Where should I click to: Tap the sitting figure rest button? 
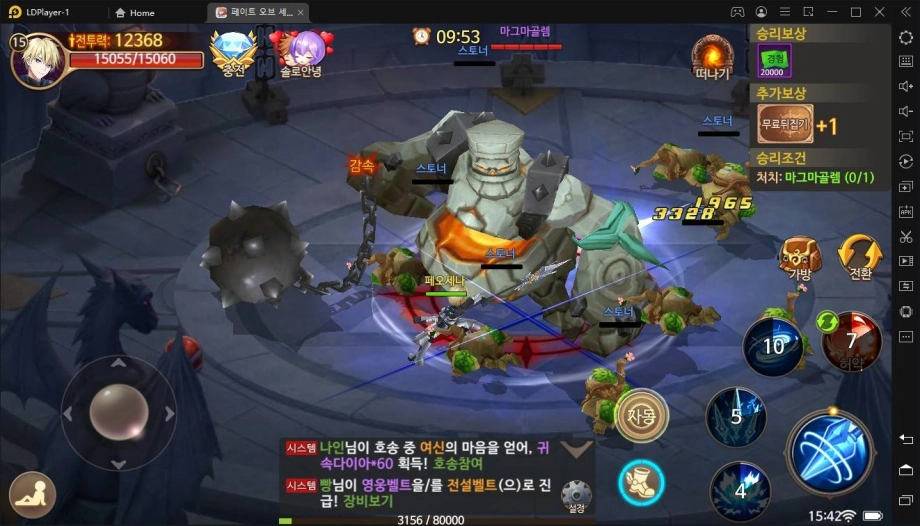[x=32, y=493]
